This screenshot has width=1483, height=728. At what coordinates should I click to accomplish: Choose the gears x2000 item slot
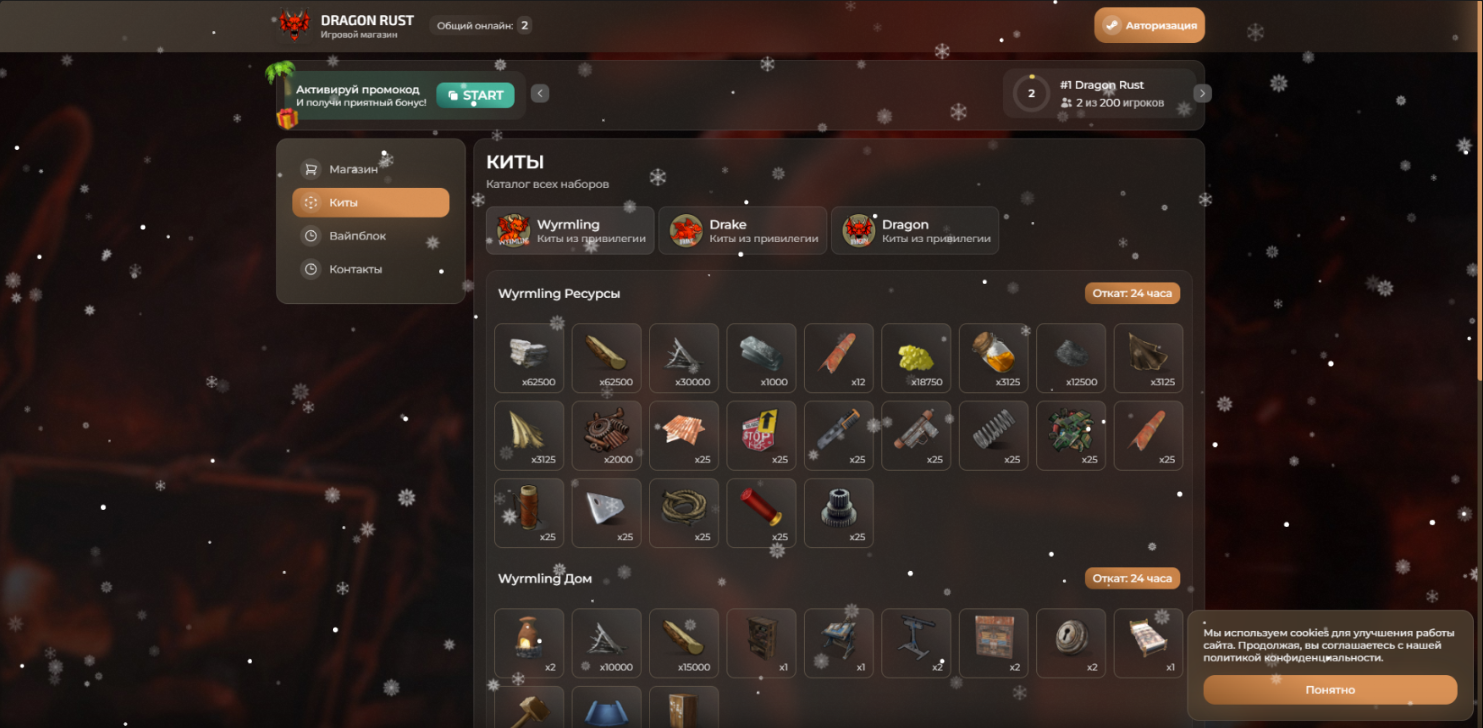click(607, 436)
